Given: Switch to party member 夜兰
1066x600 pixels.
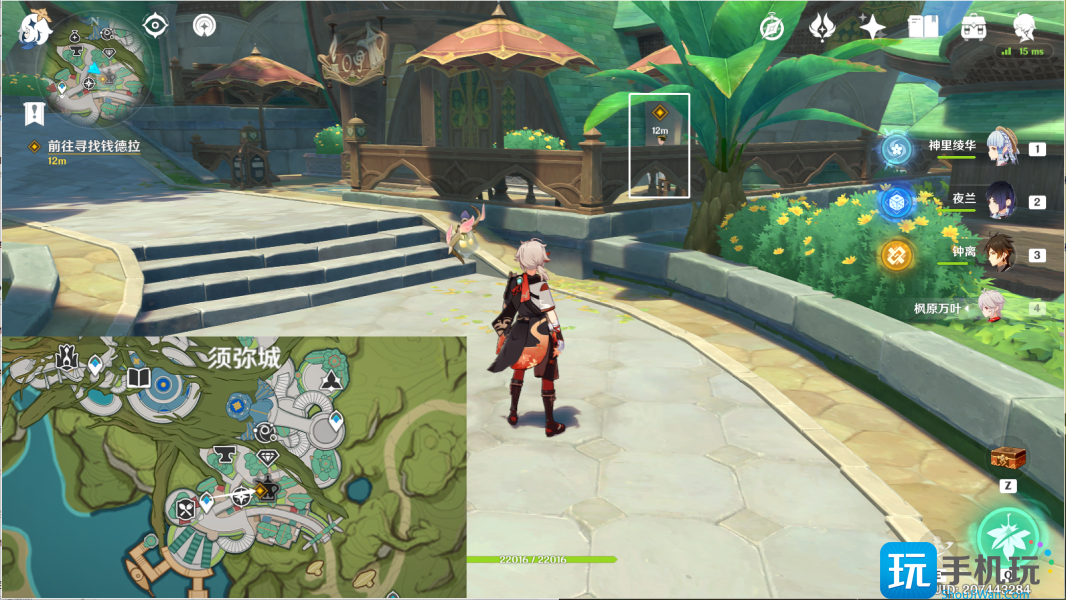Looking at the screenshot, I should pyautogui.click(x=1001, y=201).
